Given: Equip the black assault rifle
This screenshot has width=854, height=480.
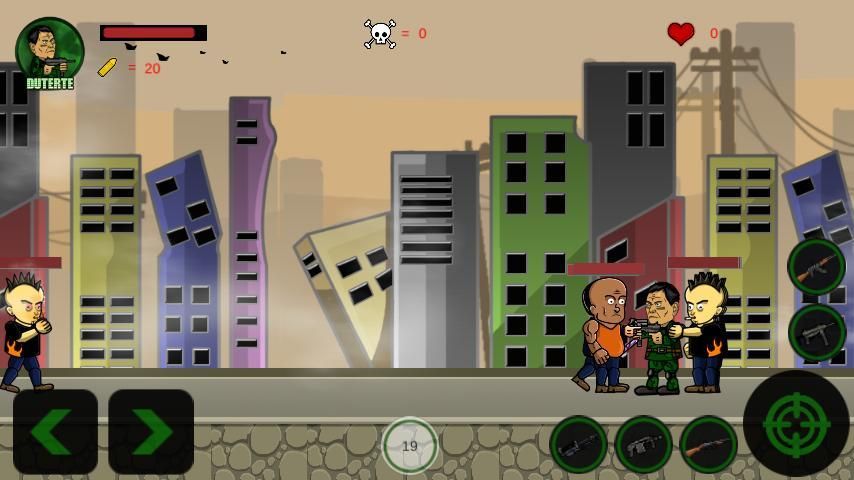Looking at the screenshot, I should click(x=578, y=445).
